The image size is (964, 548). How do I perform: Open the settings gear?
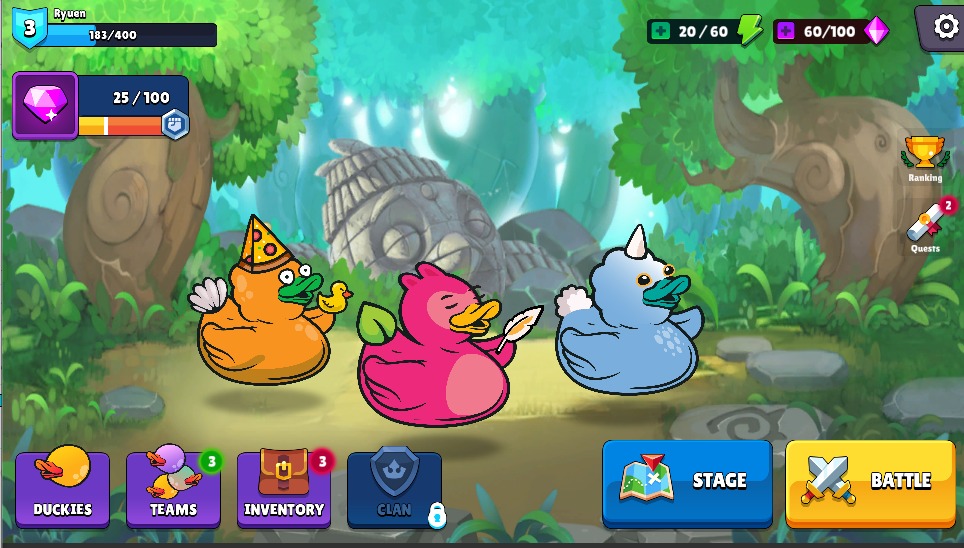pos(945,27)
